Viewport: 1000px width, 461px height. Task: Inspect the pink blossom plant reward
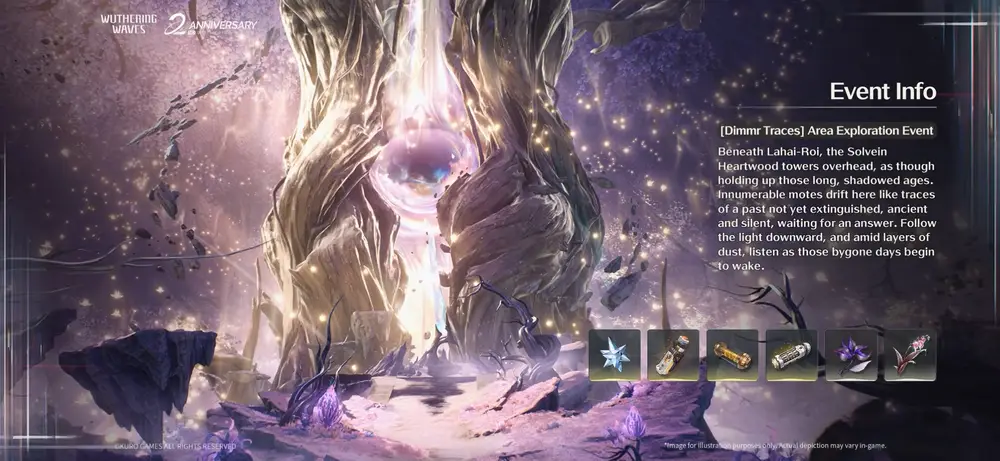pos(910,355)
